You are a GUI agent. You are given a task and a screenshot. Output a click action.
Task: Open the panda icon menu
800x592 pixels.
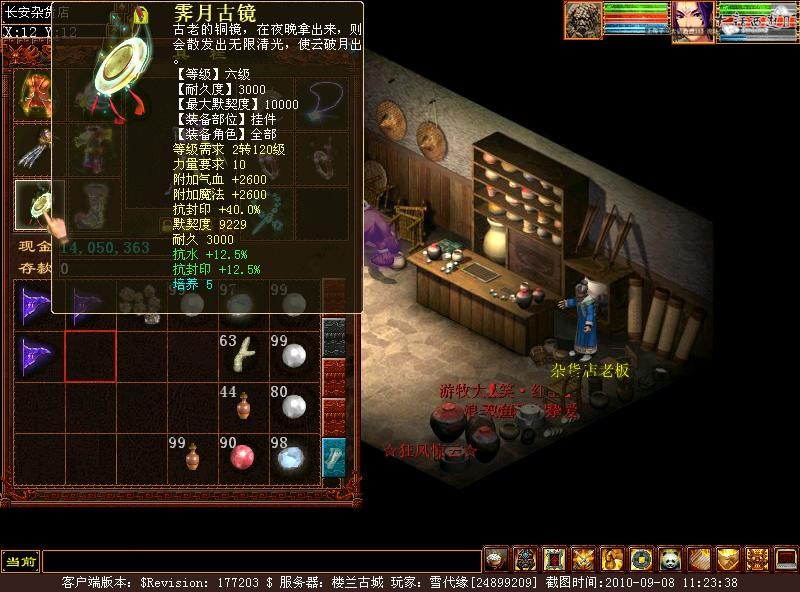pyautogui.click(x=670, y=559)
